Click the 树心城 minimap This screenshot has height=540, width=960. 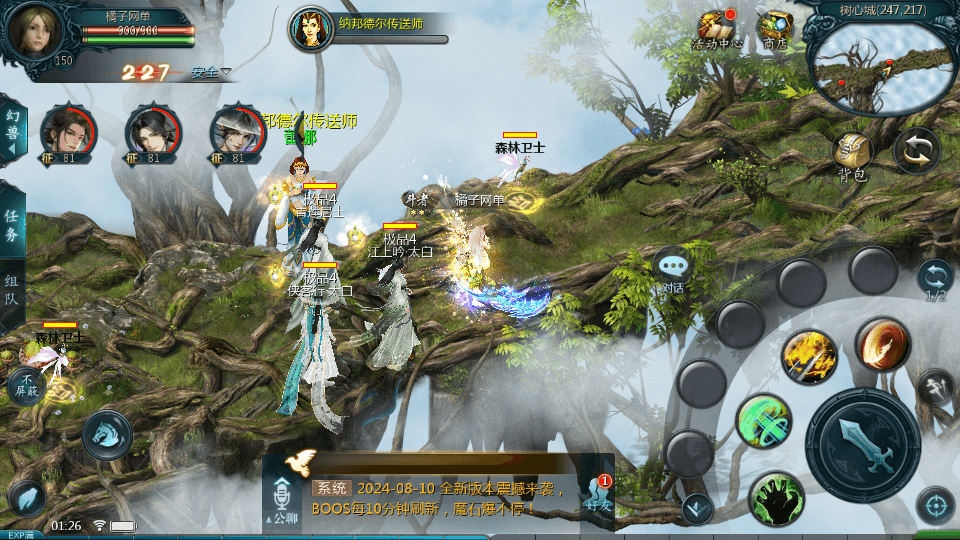point(877,67)
